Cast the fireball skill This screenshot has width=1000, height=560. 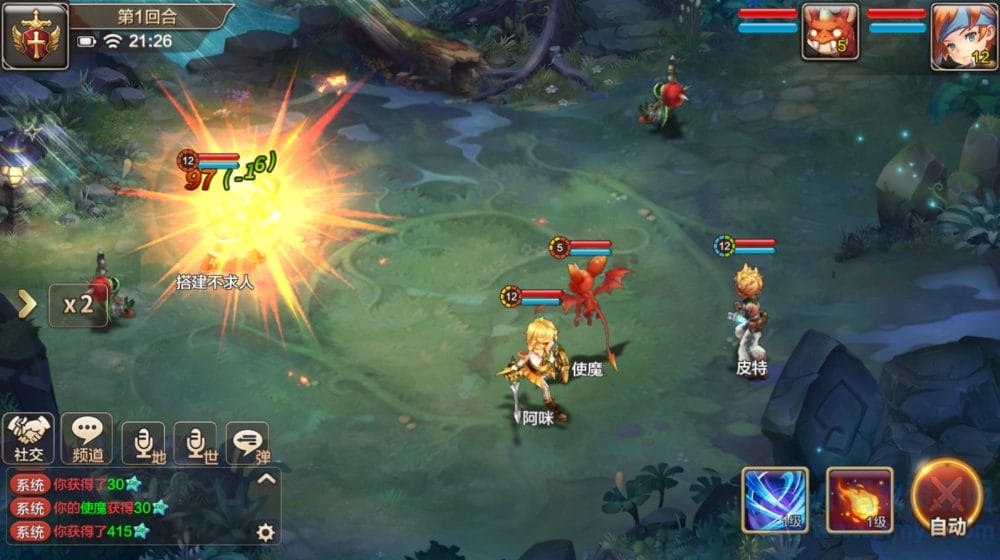[859, 499]
